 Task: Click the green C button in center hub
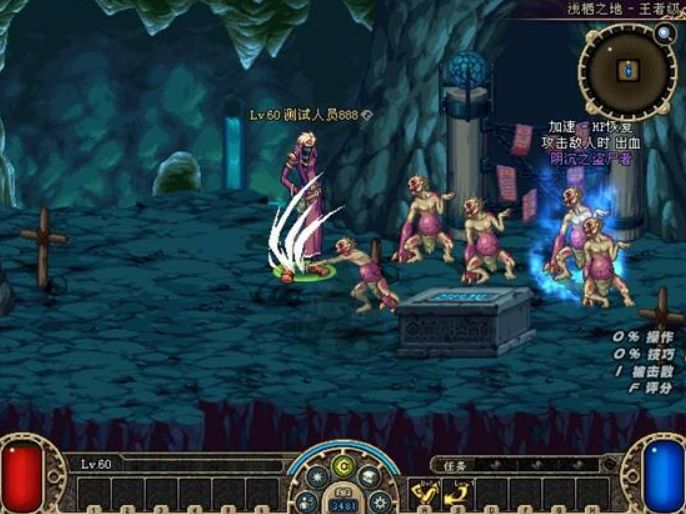pyautogui.click(x=343, y=465)
